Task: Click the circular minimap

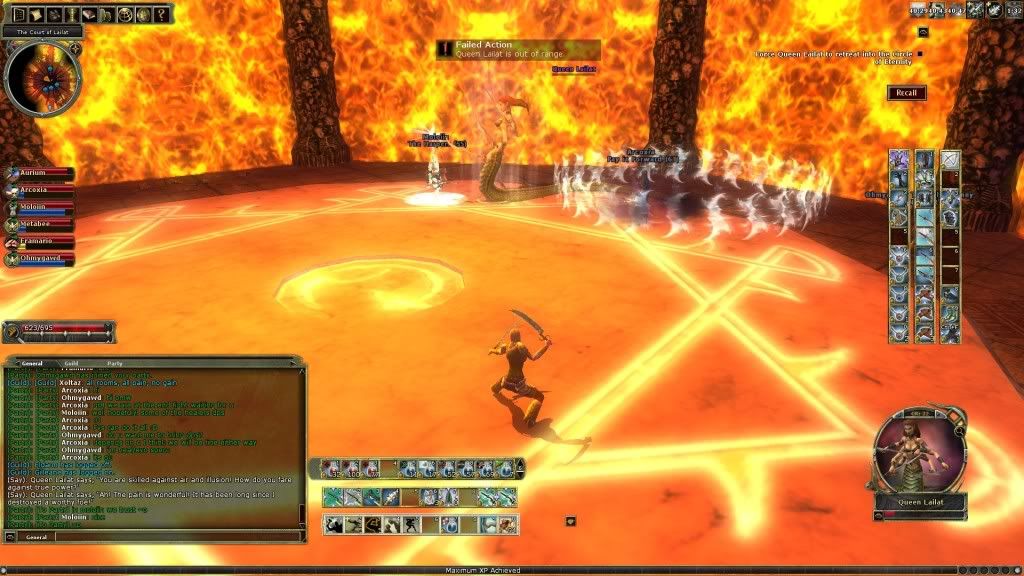Action: pos(42,77)
